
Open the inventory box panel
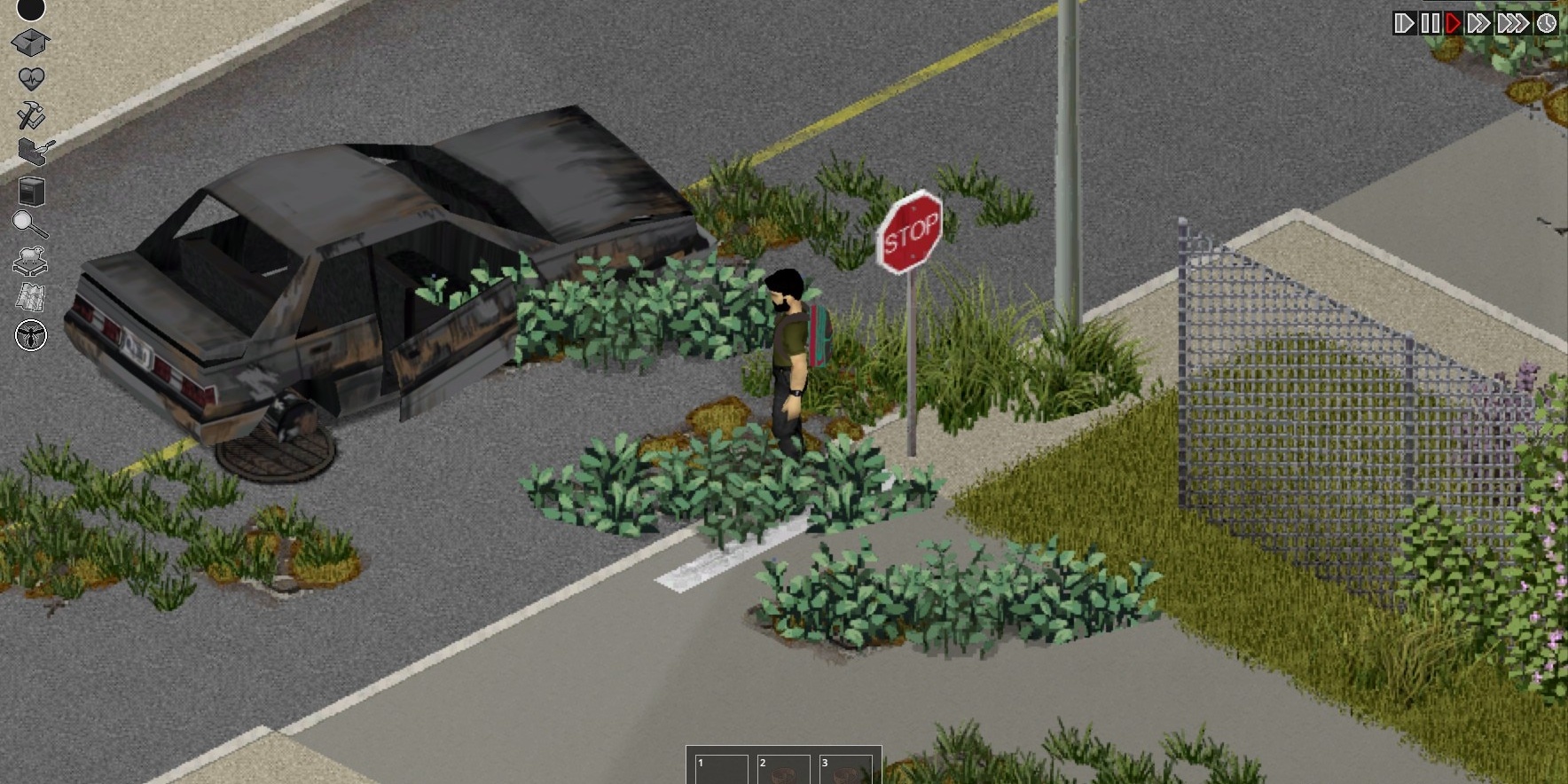point(28,41)
